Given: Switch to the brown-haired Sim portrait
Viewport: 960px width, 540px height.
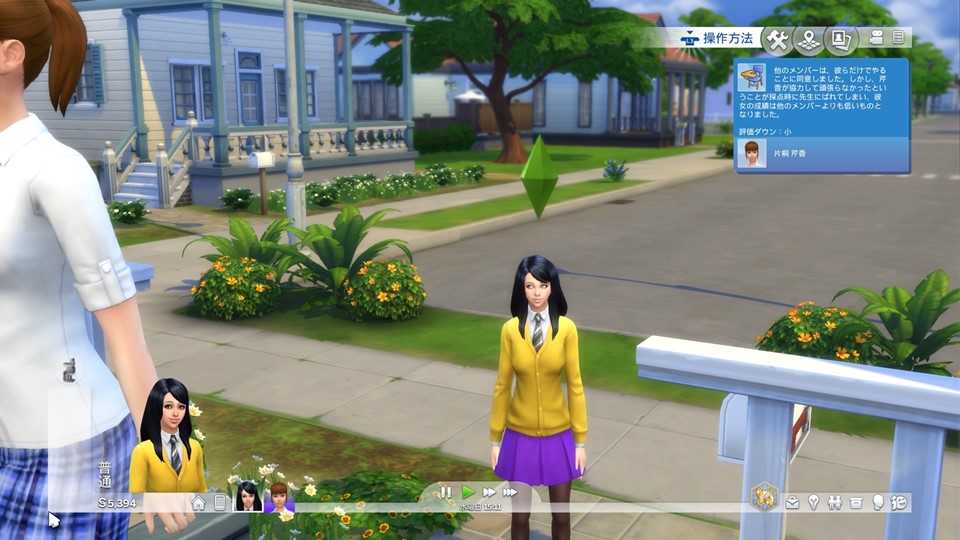Looking at the screenshot, I should coord(278,497).
